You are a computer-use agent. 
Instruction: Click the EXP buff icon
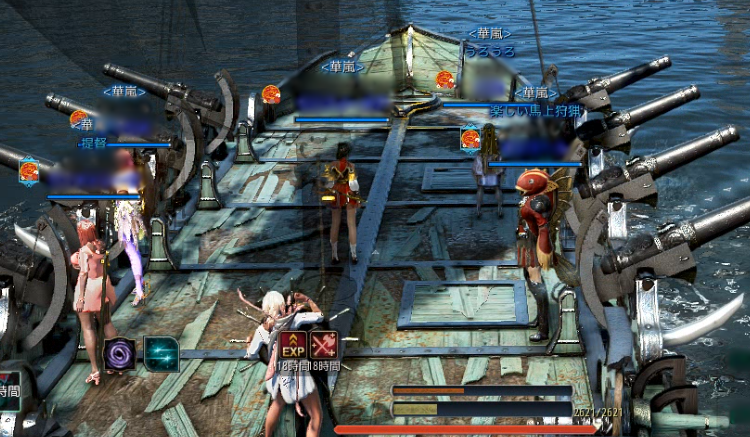click(293, 346)
